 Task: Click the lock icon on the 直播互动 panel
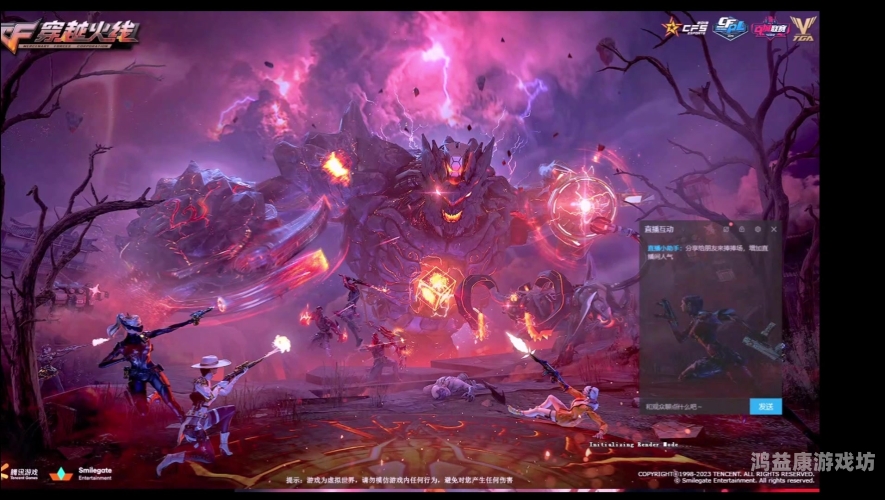742,229
